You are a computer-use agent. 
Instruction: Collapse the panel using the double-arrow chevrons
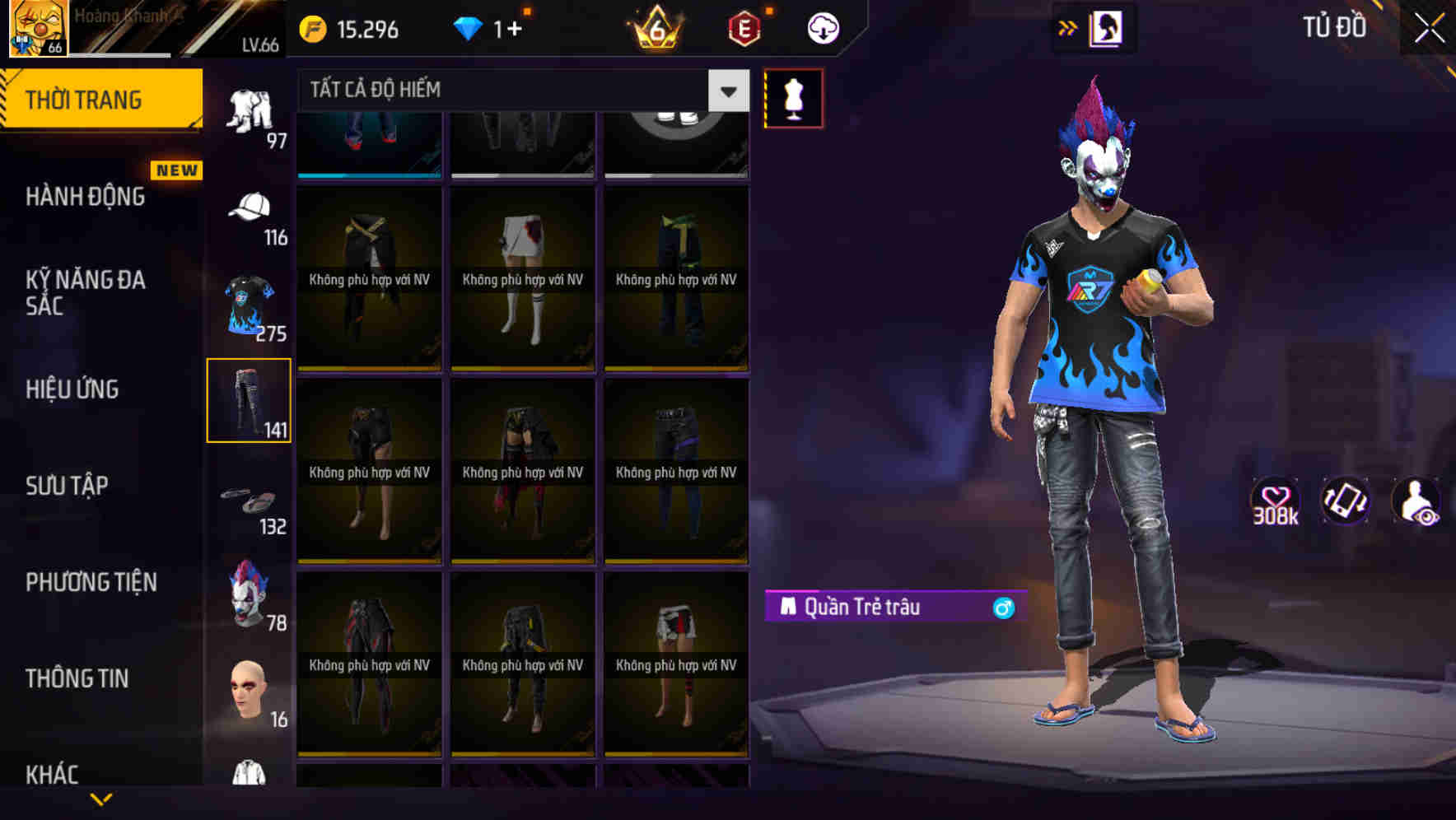tap(1068, 27)
